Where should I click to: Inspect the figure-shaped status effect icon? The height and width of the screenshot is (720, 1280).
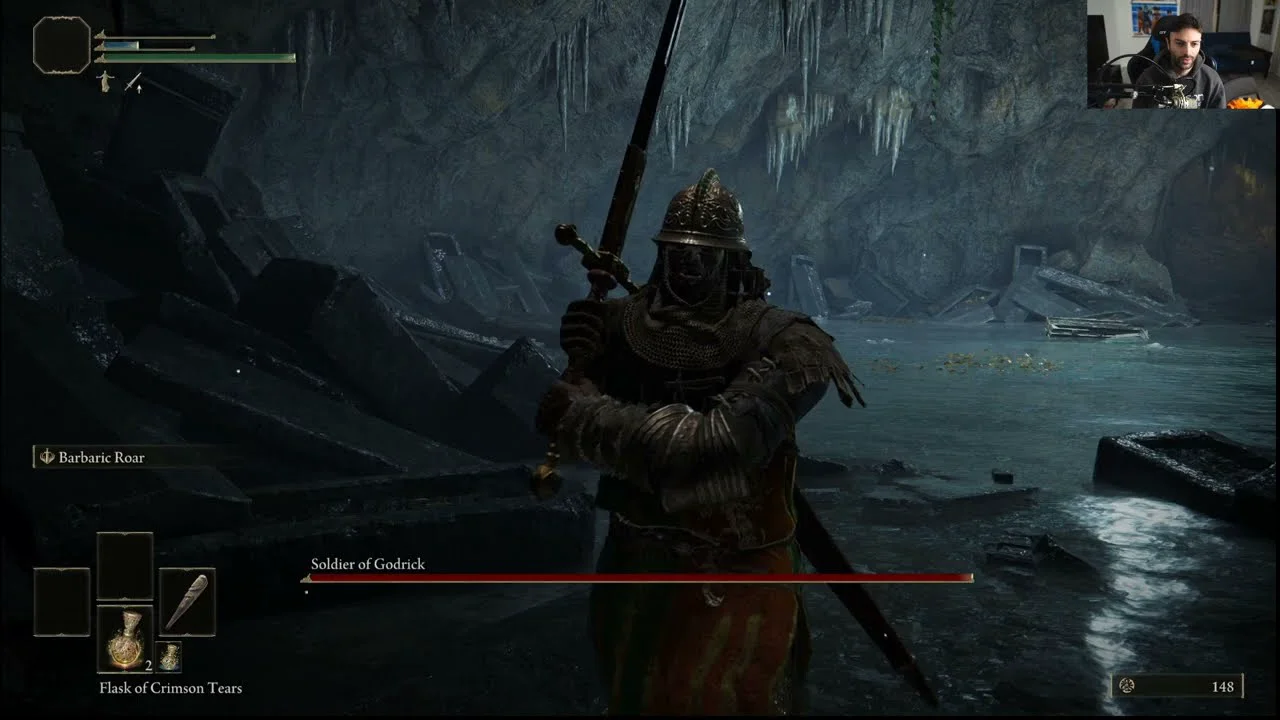tap(105, 83)
